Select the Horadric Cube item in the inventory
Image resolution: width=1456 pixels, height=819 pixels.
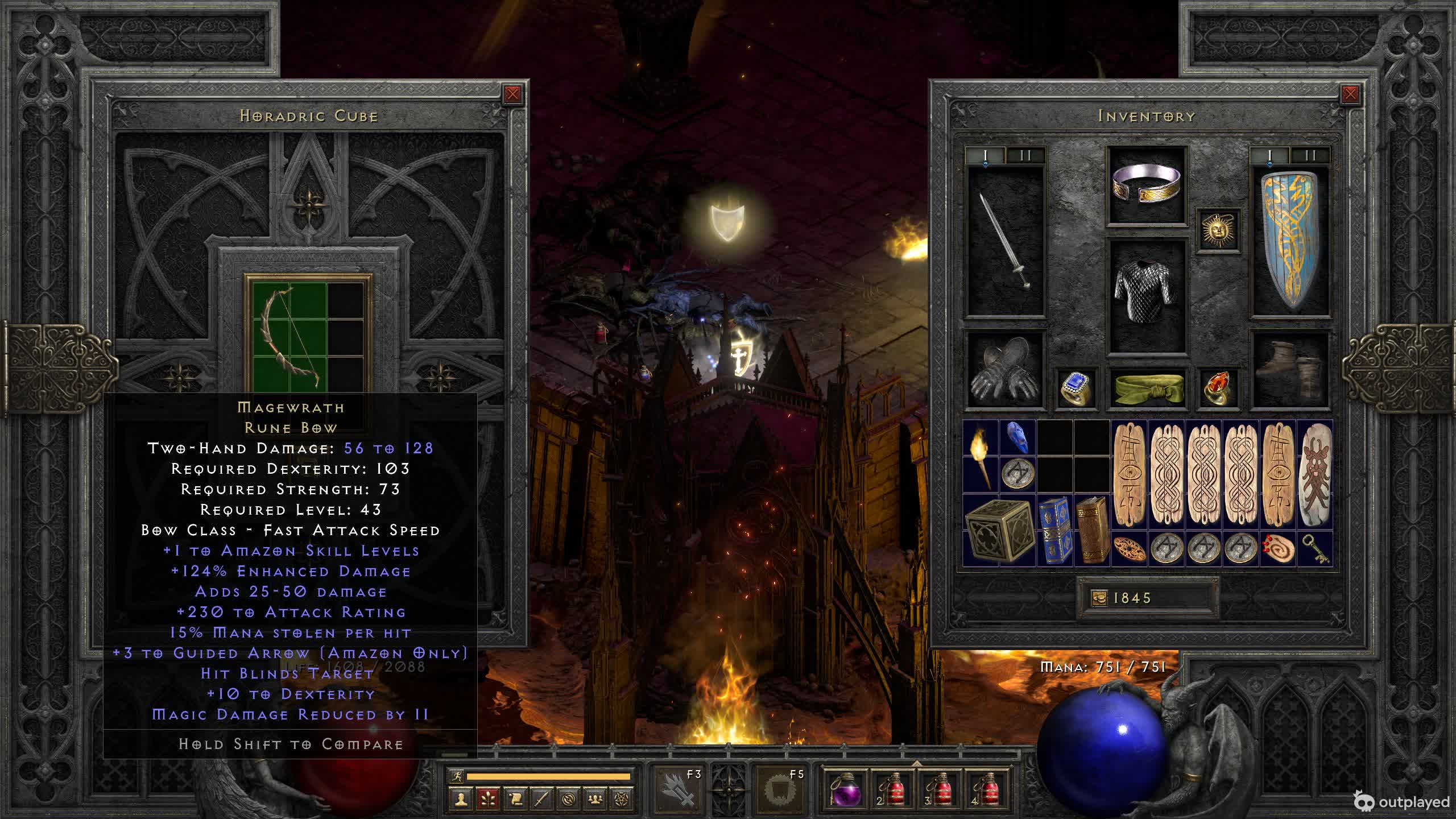pyautogui.click(x=999, y=531)
